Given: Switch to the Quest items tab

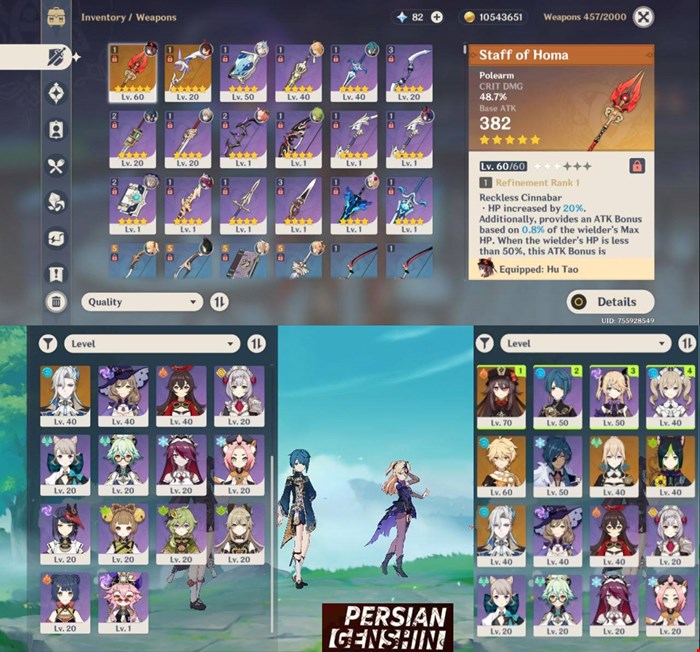Looking at the screenshot, I should (x=56, y=273).
